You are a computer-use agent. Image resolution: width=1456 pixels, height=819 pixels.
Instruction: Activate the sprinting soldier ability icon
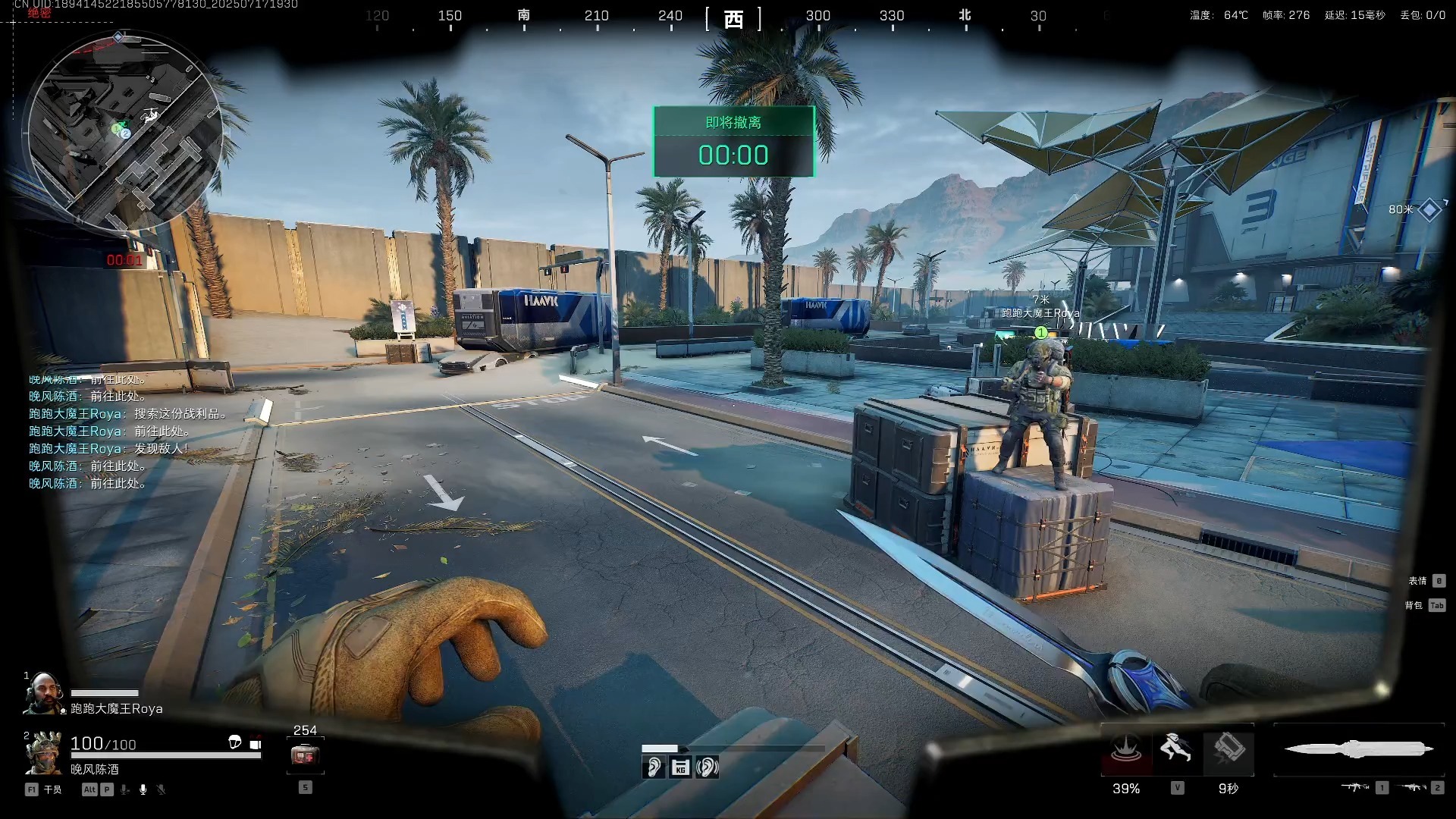[1176, 750]
